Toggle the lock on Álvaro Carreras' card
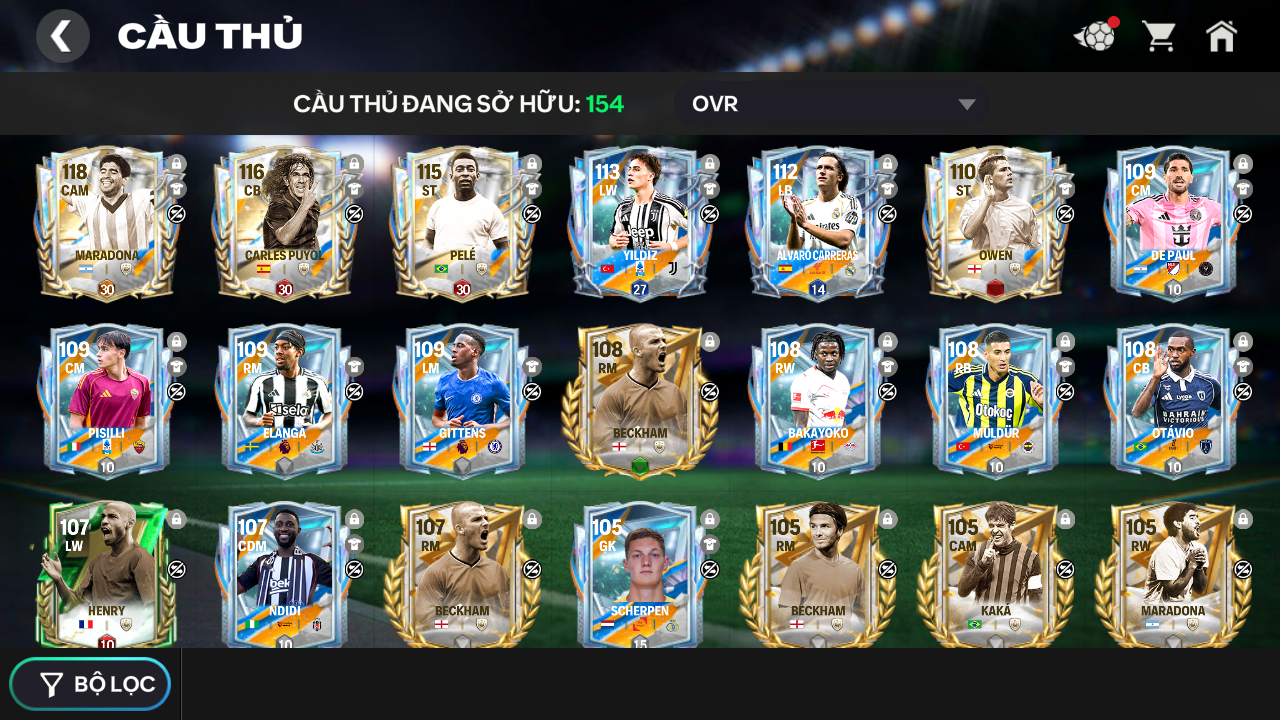Screen dimensions: 1280x720 [x=887, y=164]
